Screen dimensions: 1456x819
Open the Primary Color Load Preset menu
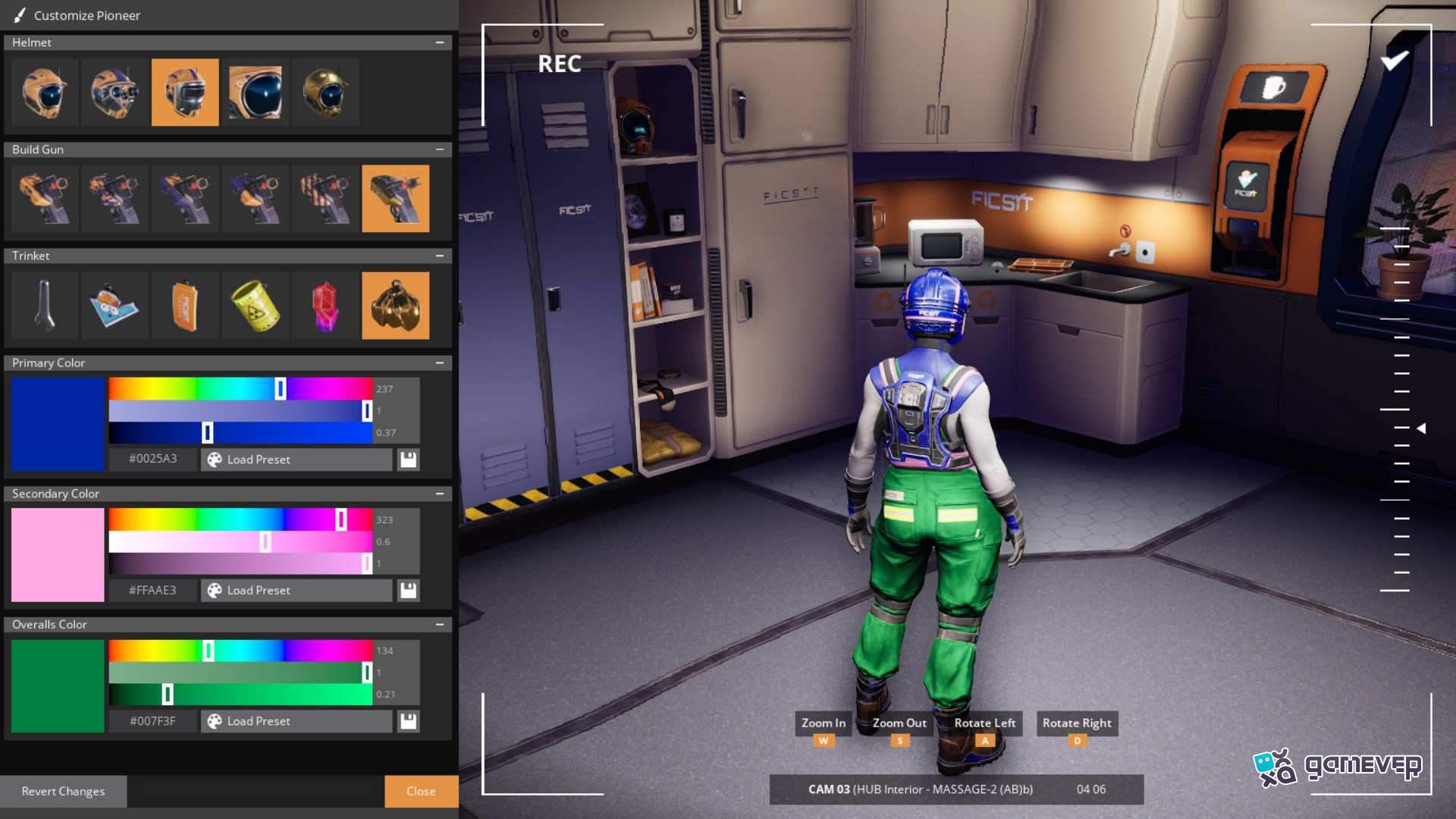(x=296, y=459)
